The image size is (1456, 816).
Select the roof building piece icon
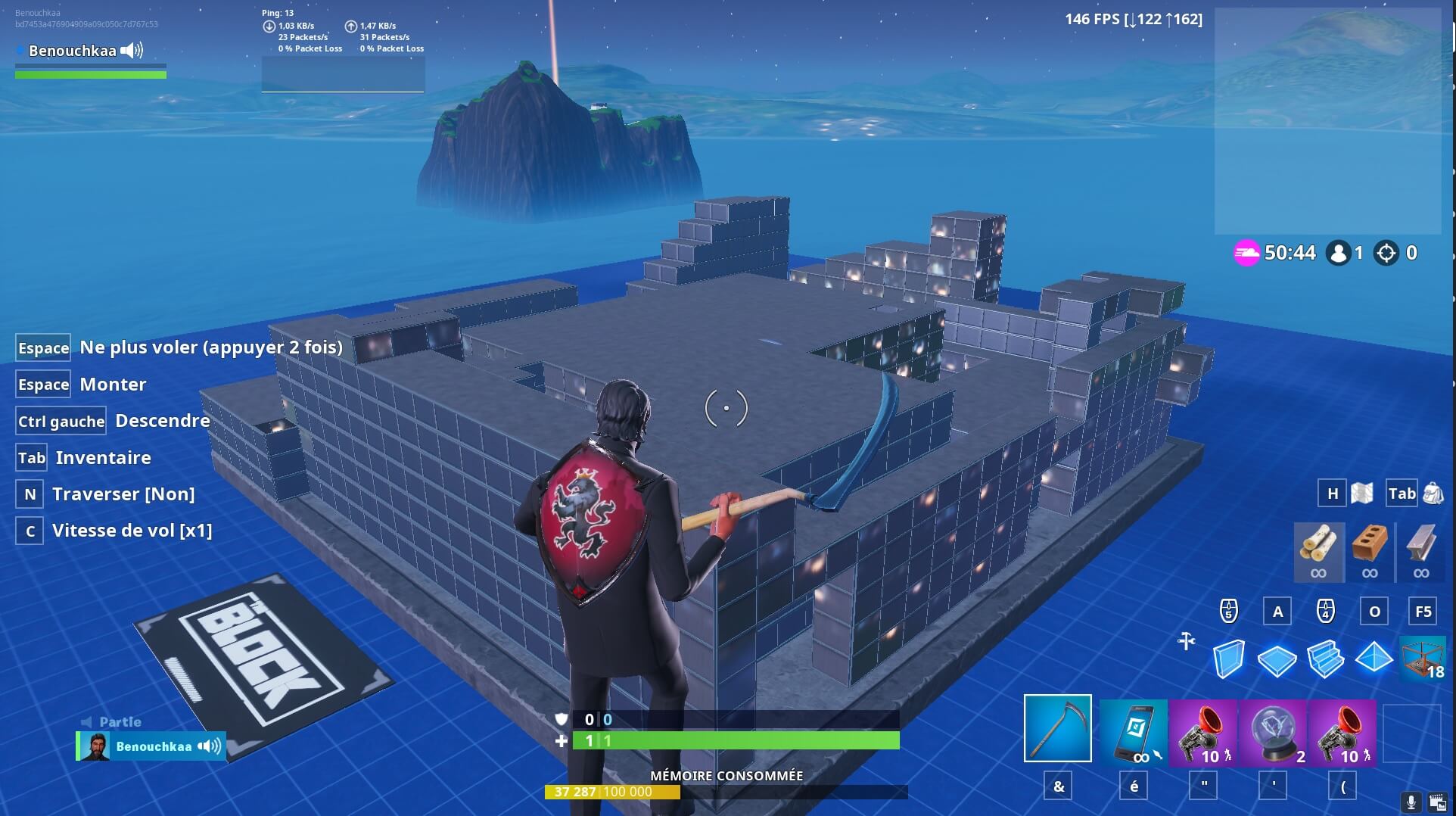[x=1376, y=659]
